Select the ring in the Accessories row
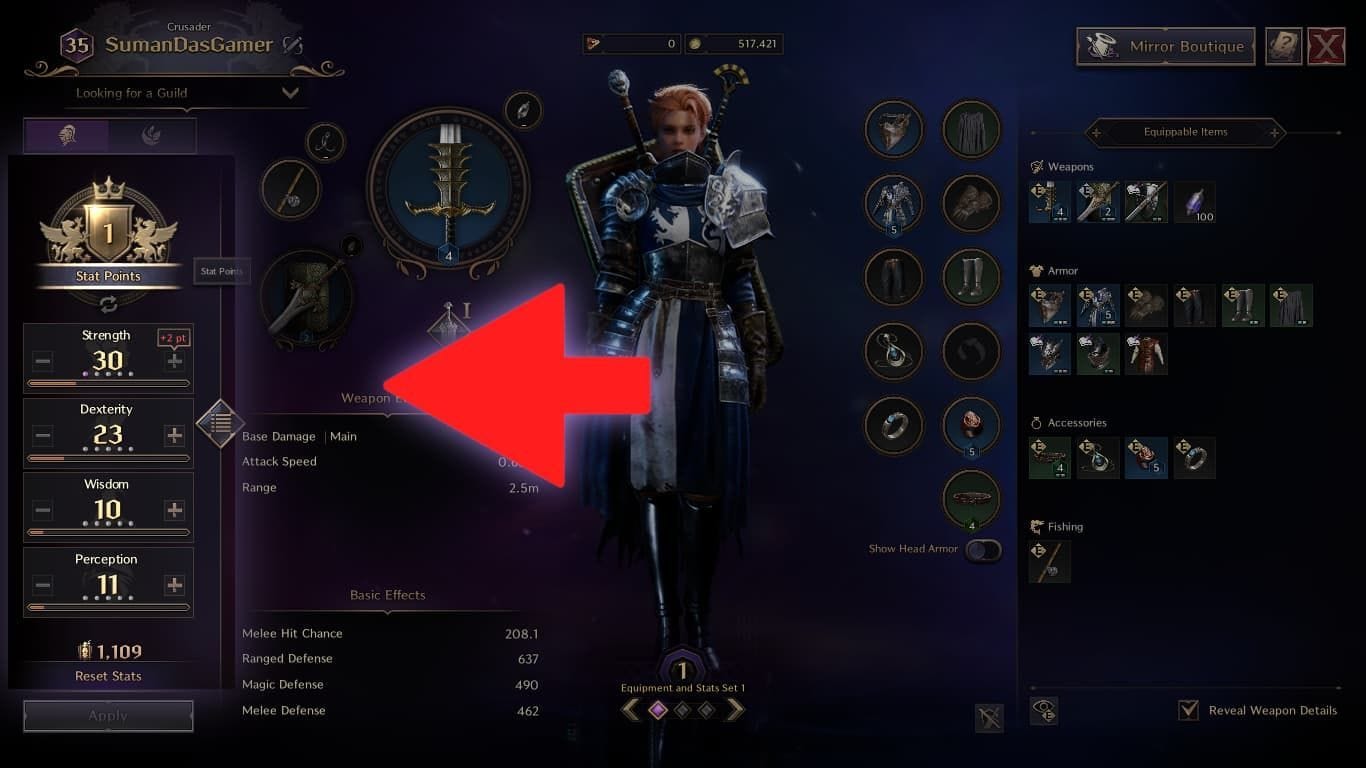 [1194, 456]
